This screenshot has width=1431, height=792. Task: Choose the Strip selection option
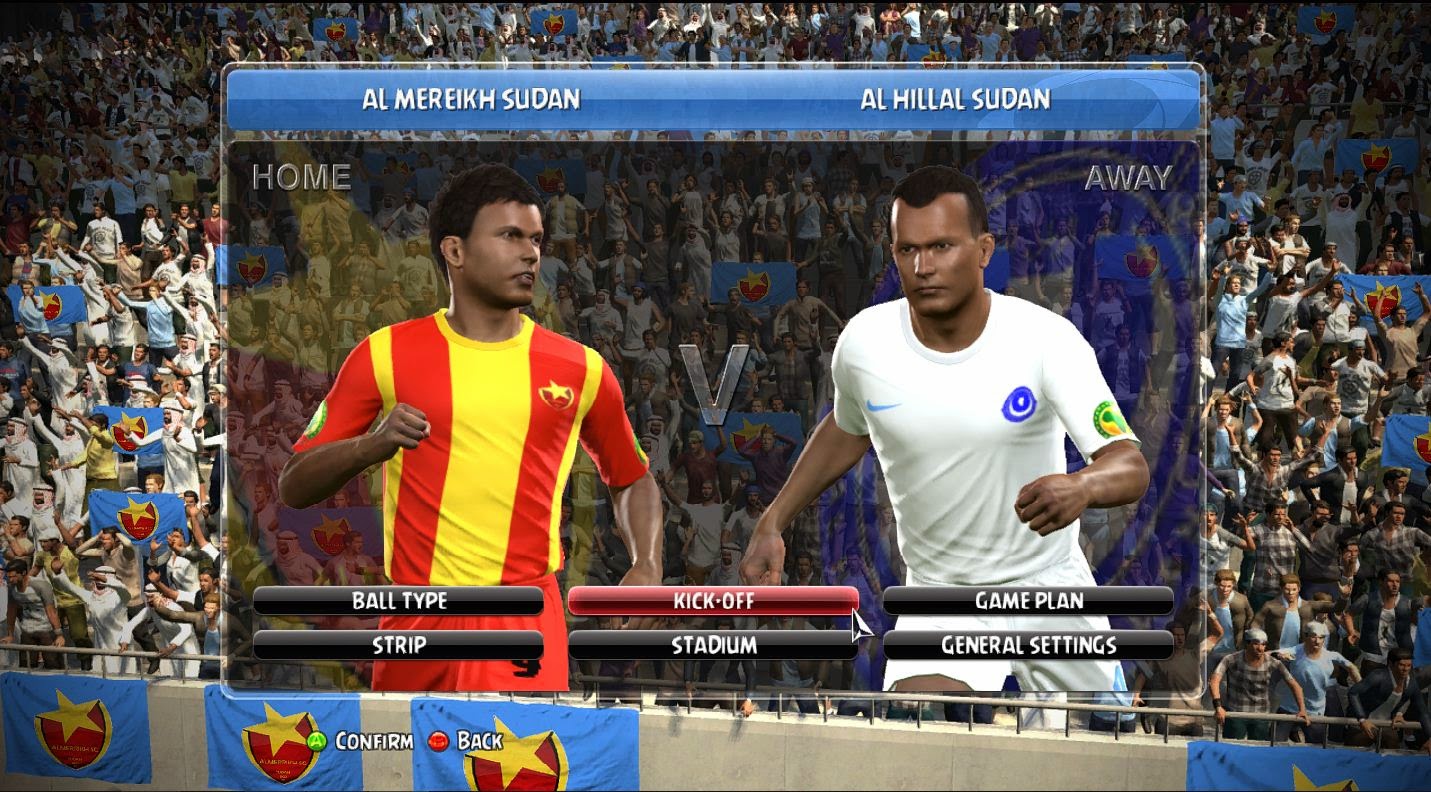coord(398,645)
